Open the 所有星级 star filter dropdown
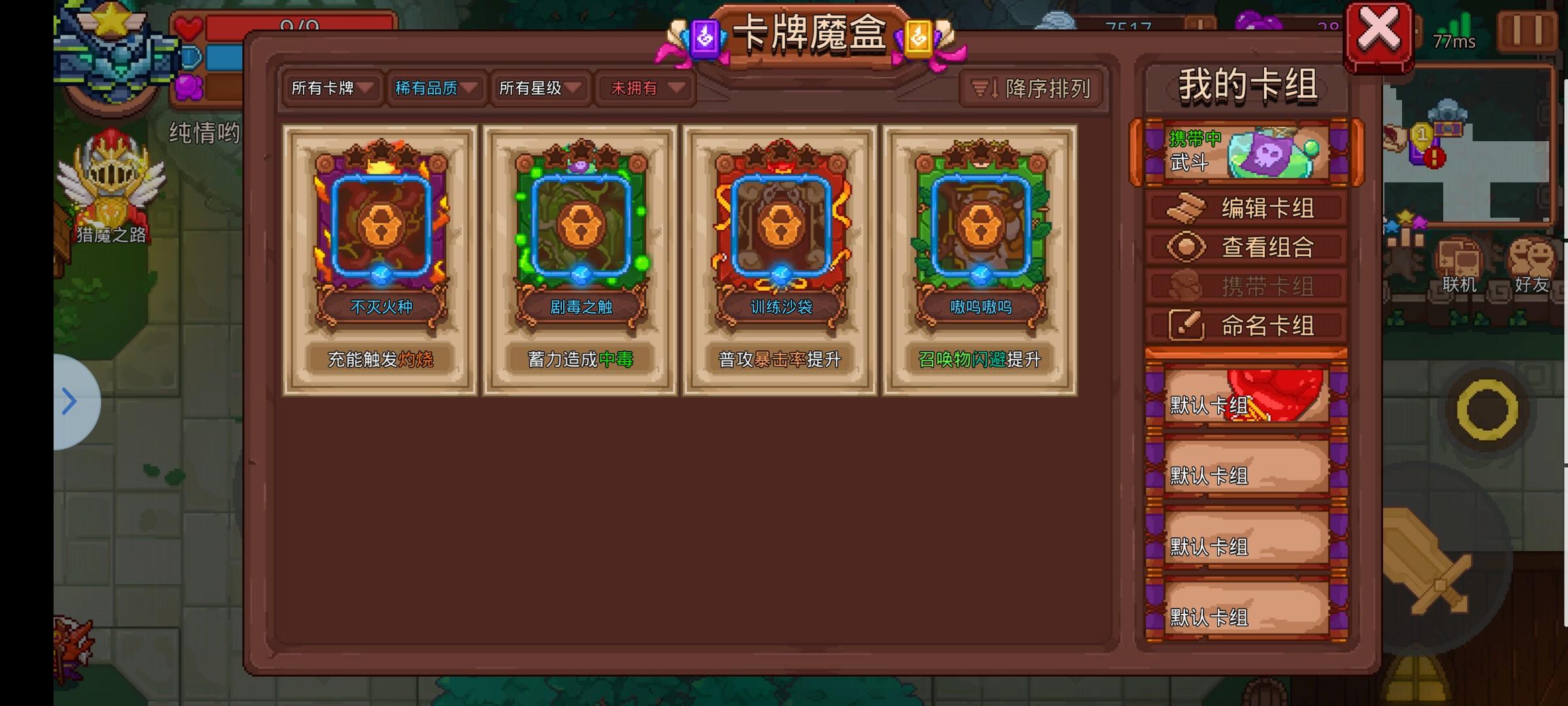The width and height of the screenshot is (1568, 706). (539, 89)
